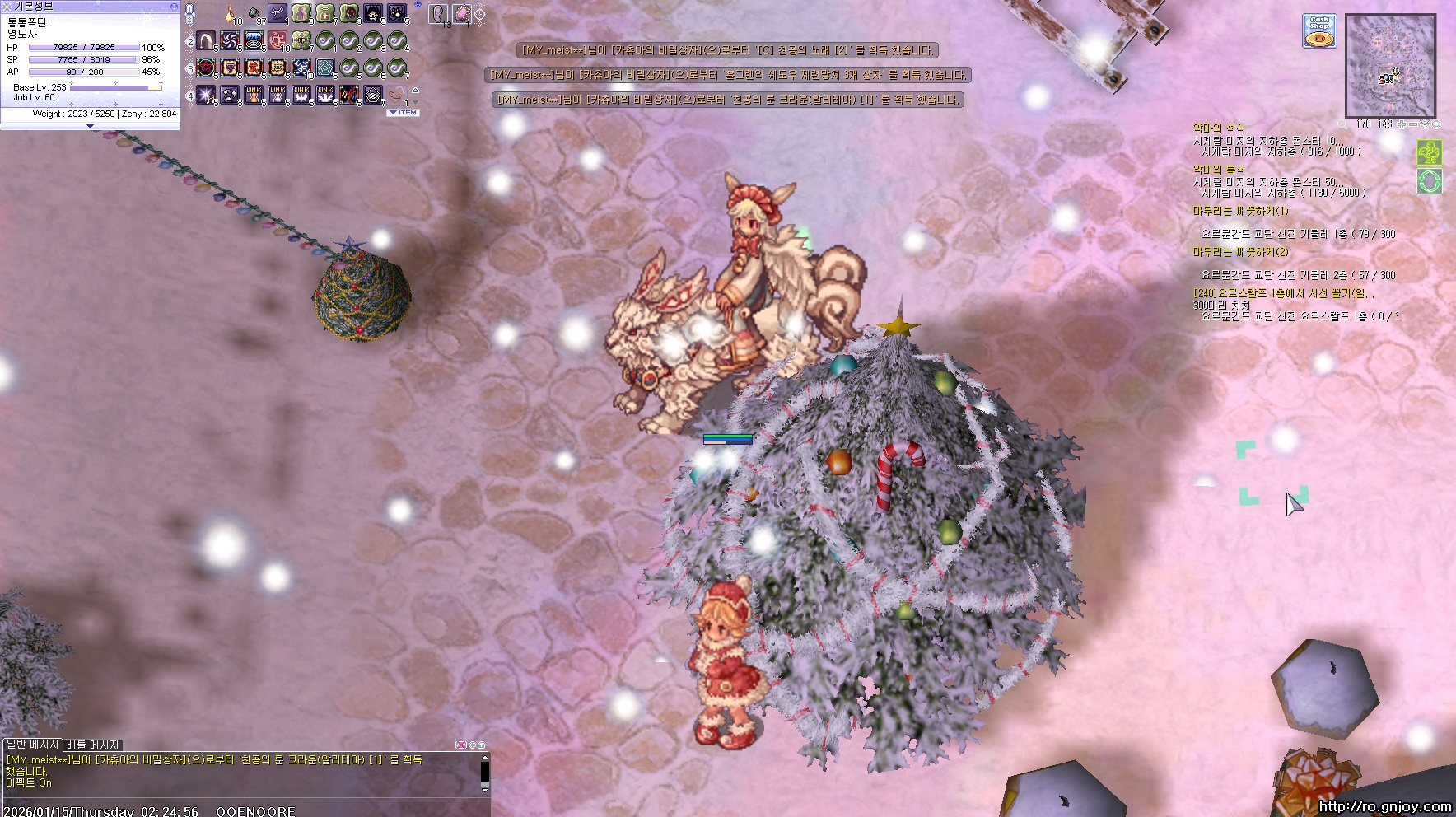
Task: Activate the green HP skill icon
Action: tap(301, 40)
